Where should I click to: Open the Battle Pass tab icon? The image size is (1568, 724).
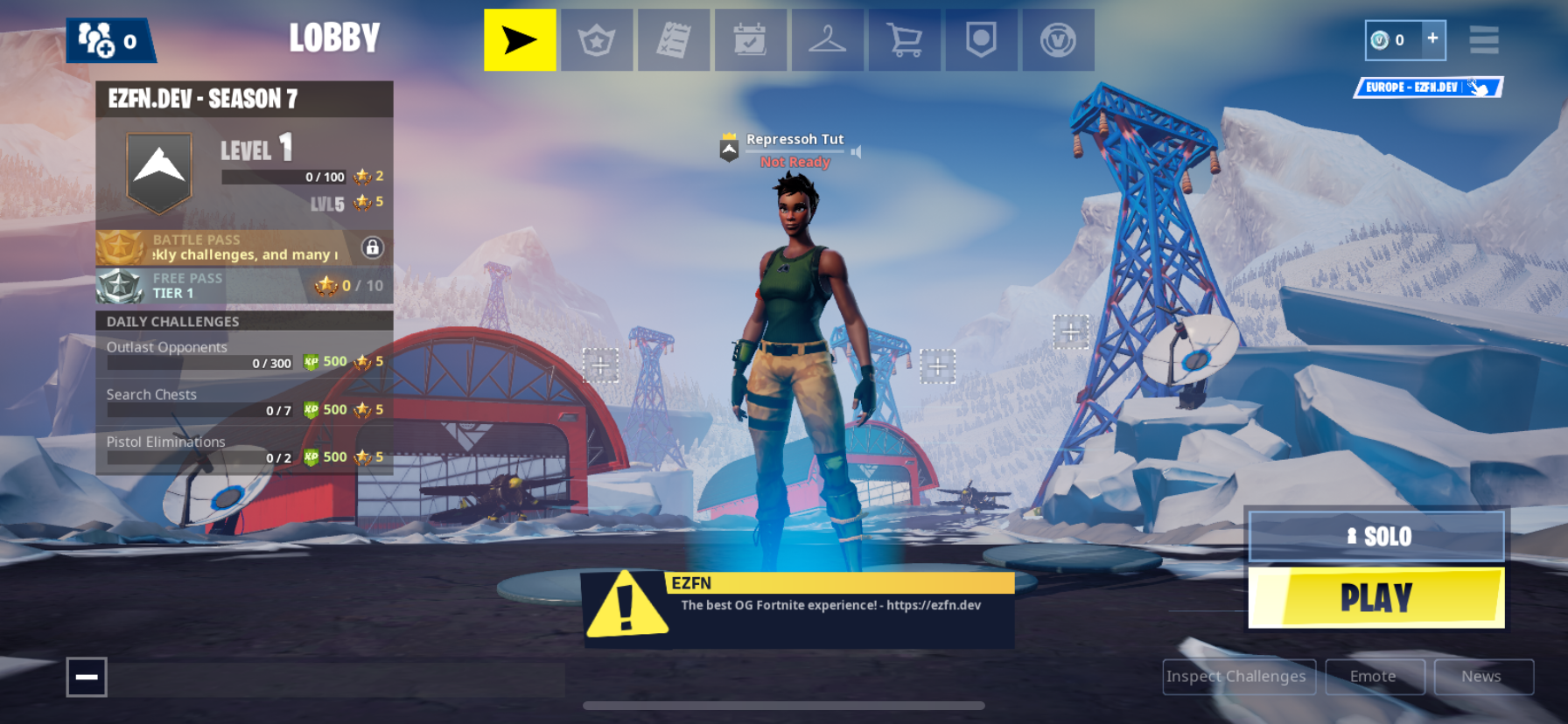[597, 39]
